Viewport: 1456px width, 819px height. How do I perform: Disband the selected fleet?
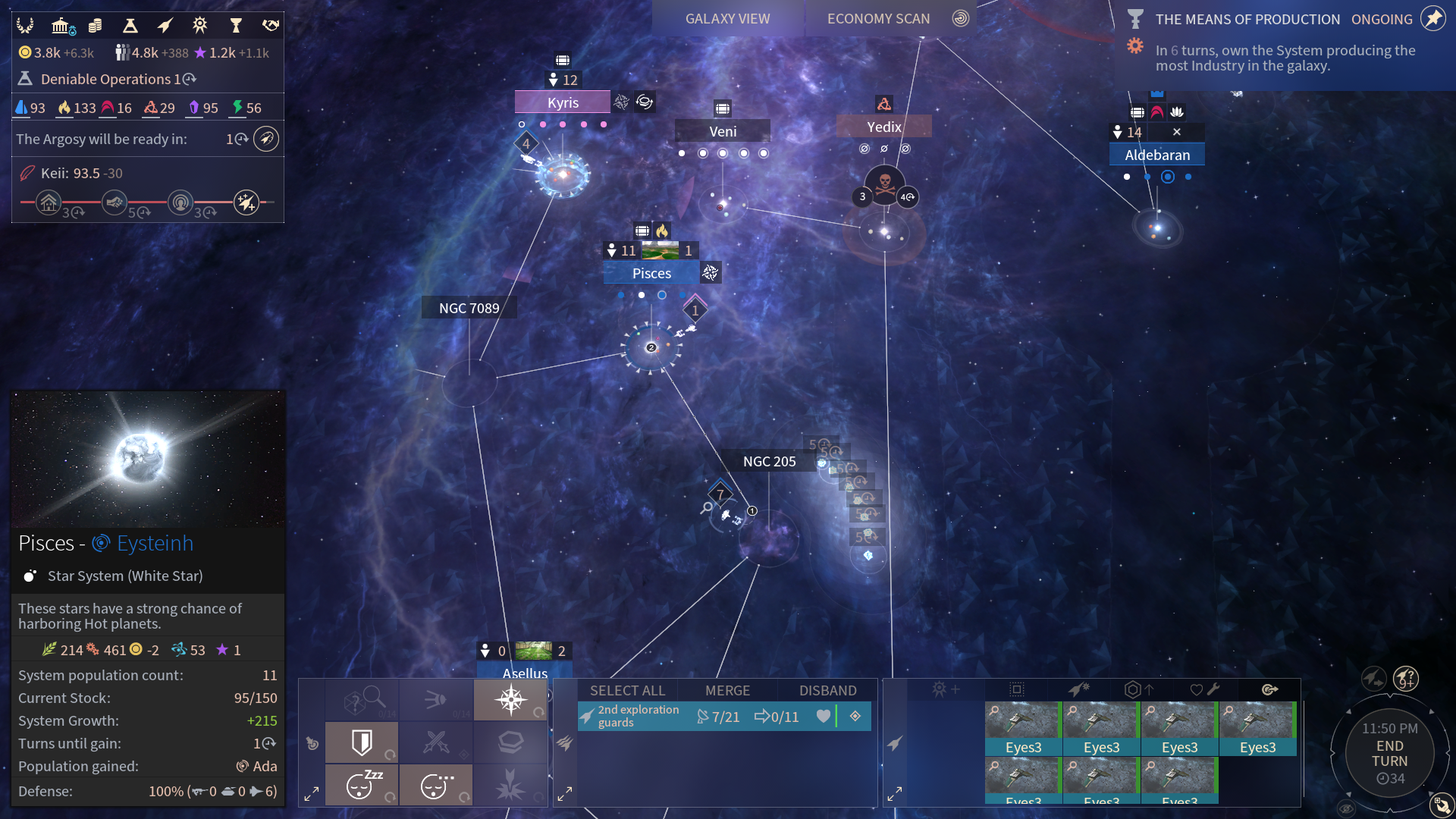[827, 690]
